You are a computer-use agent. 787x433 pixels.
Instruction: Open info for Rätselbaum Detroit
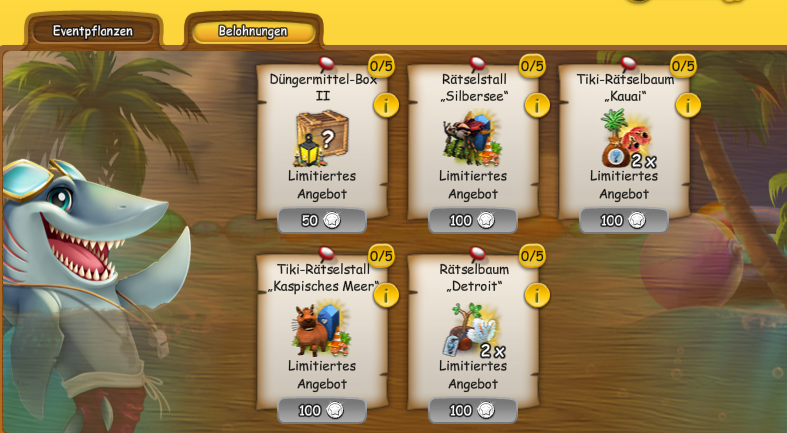(537, 295)
